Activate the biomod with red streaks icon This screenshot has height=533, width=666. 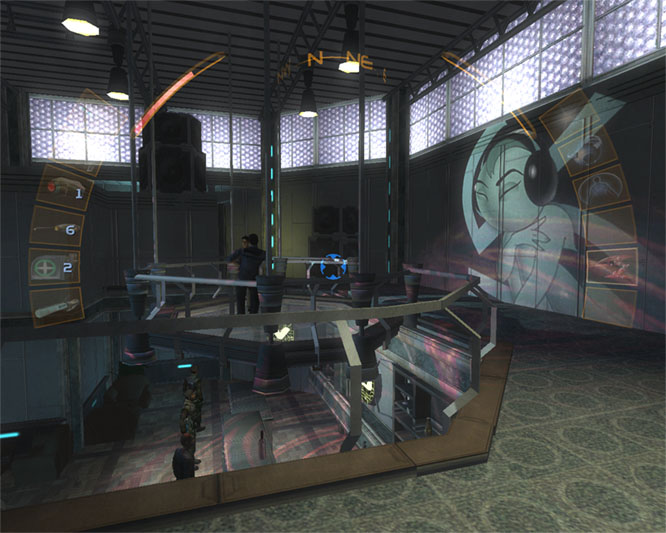(x=609, y=264)
